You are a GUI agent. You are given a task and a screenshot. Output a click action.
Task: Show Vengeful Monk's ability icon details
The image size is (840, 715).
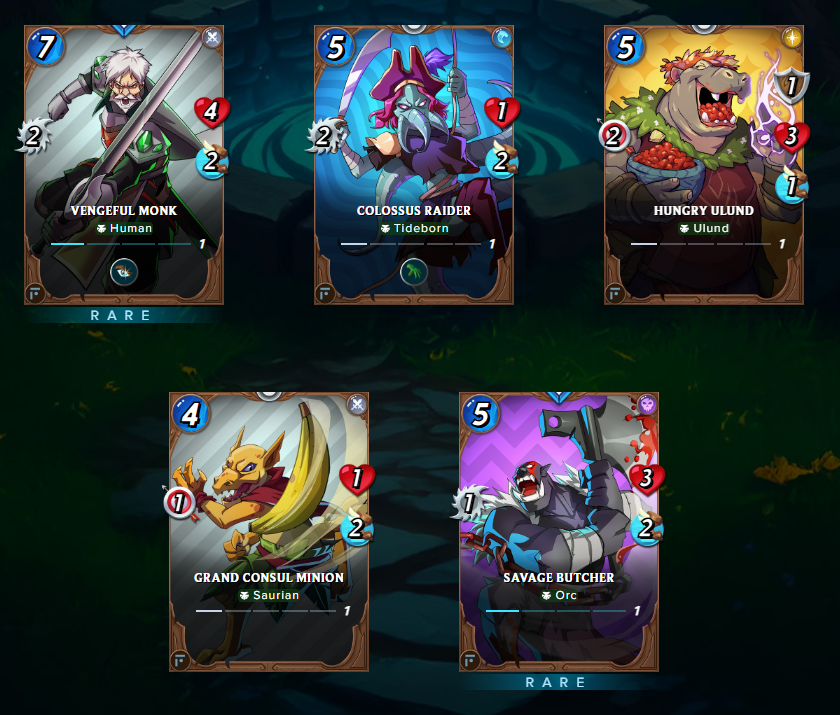[x=125, y=270]
